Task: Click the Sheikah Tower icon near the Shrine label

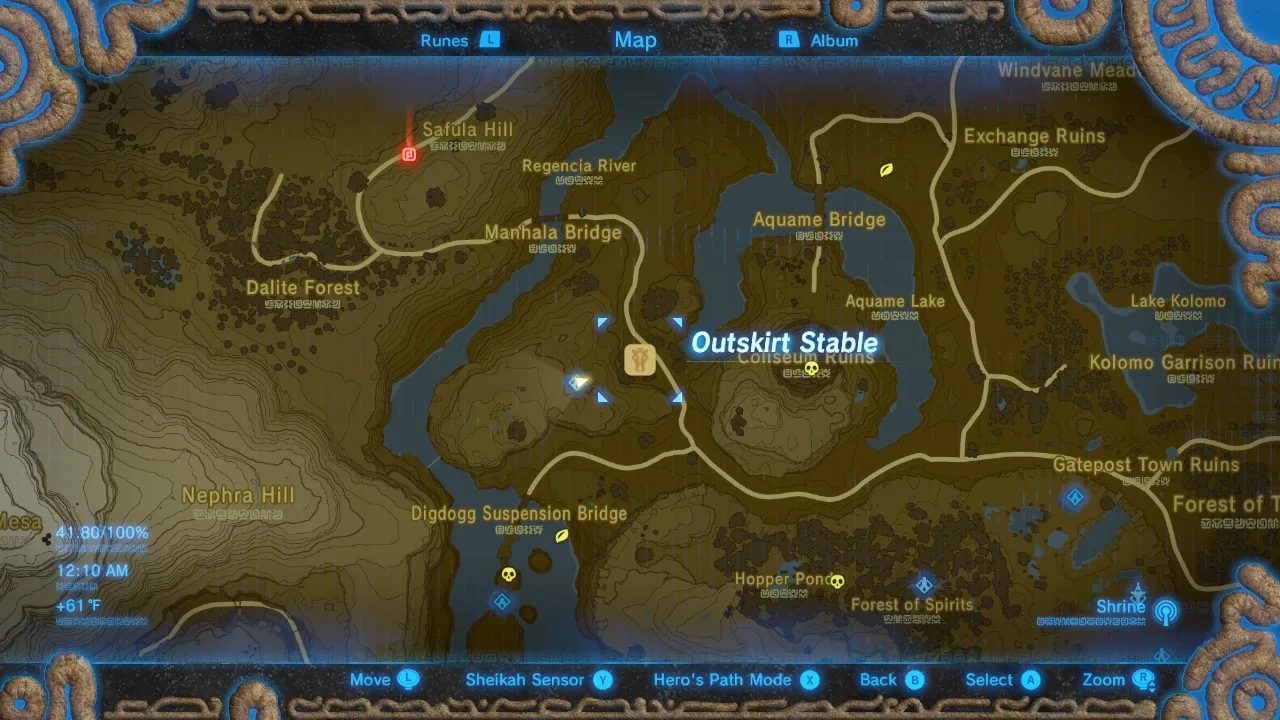Action: [x=1166, y=610]
